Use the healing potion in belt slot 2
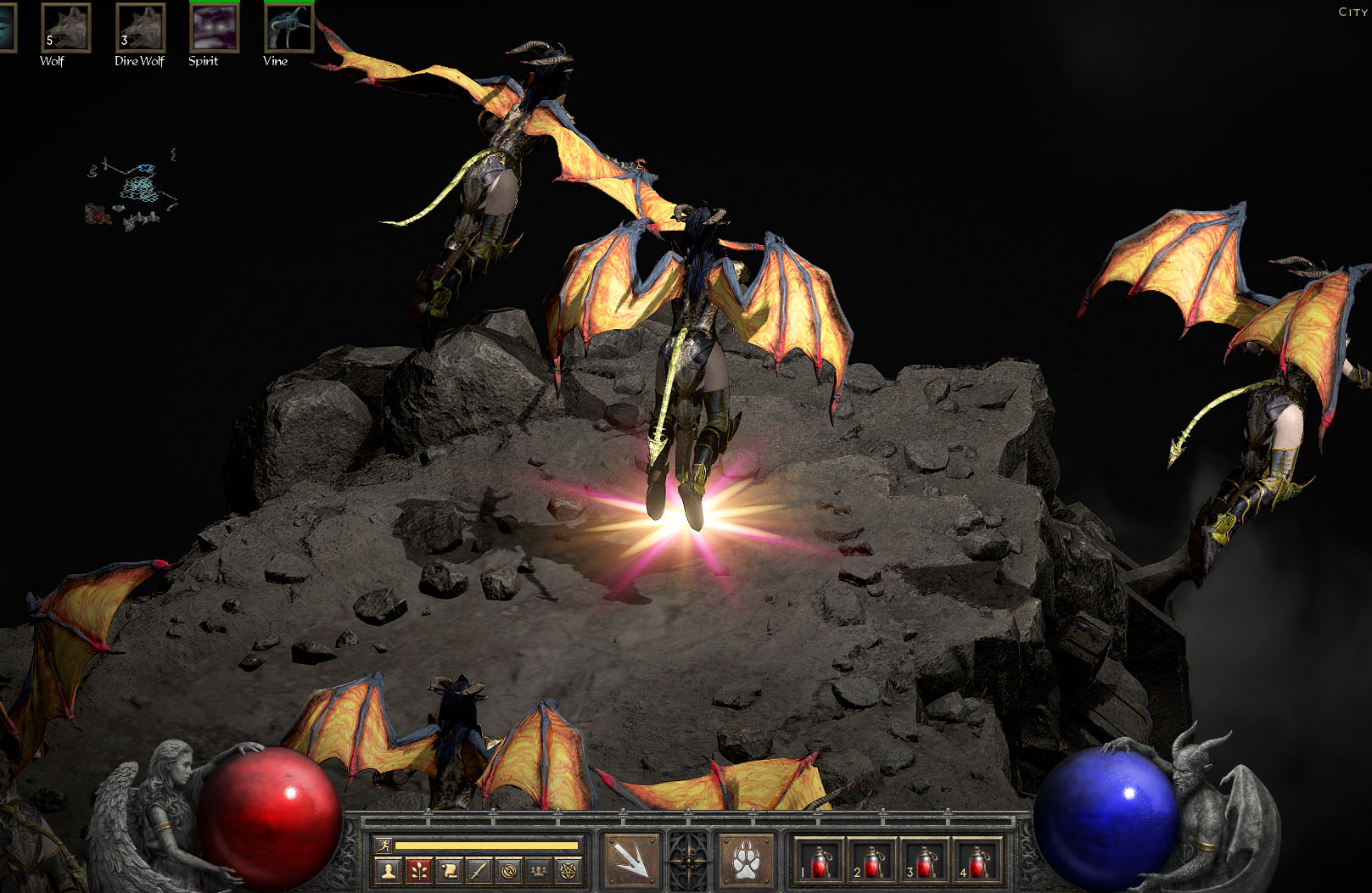1372x893 pixels. pos(871,862)
